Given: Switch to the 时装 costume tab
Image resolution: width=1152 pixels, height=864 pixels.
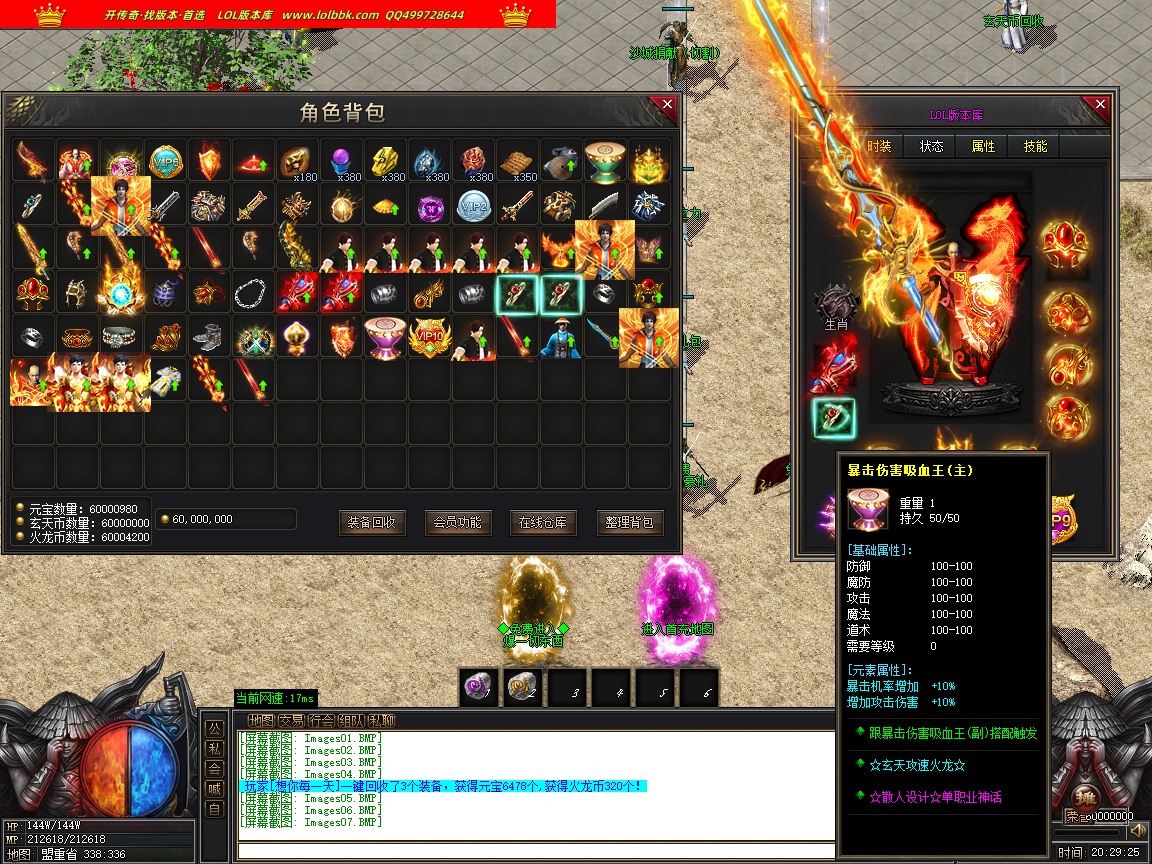Looking at the screenshot, I should (x=879, y=146).
